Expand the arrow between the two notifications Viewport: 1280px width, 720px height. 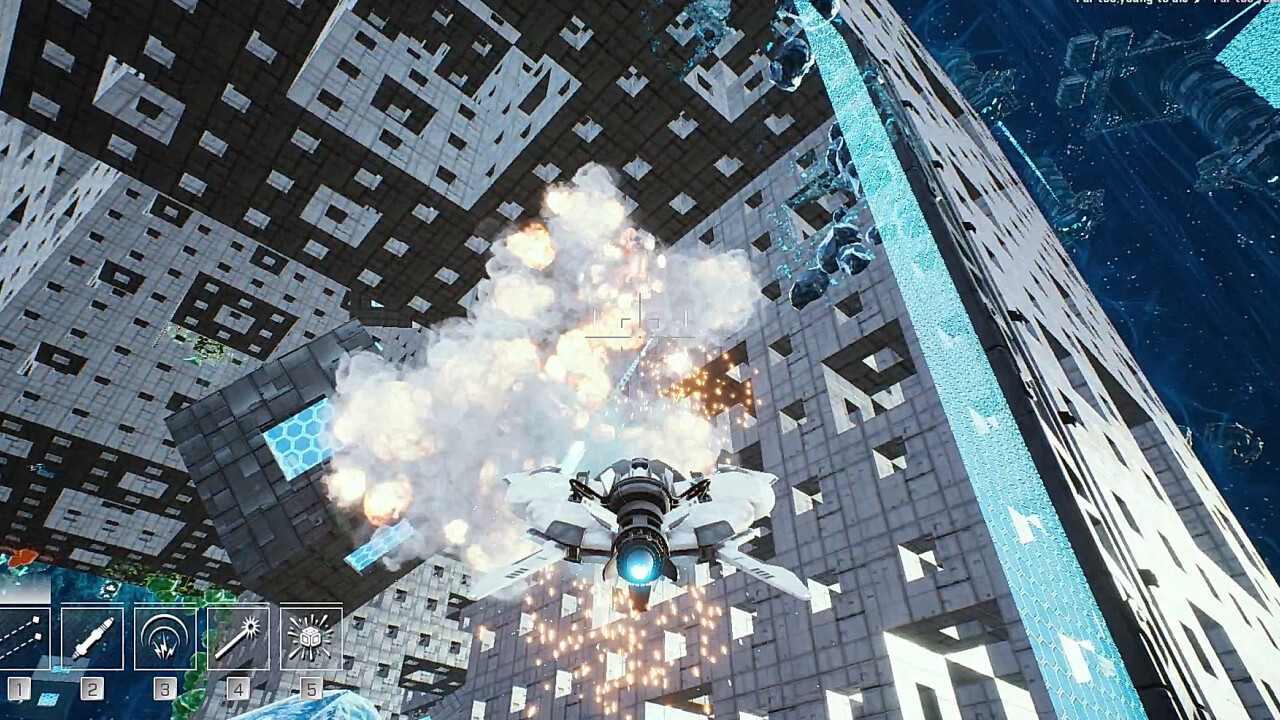pyautogui.click(x=1197, y=6)
